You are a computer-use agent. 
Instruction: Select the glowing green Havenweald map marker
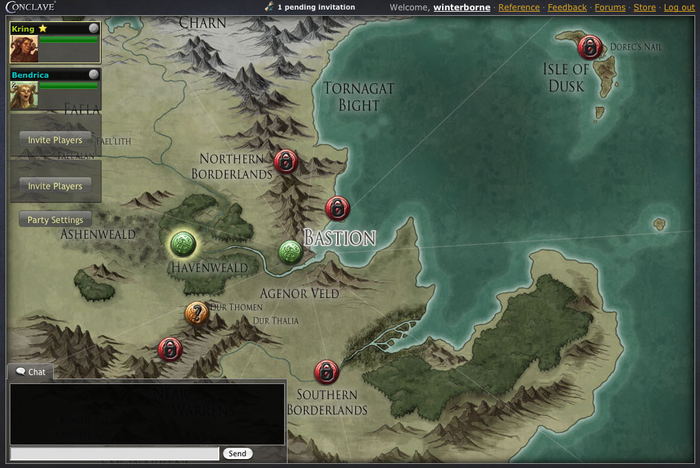[x=182, y=243]
